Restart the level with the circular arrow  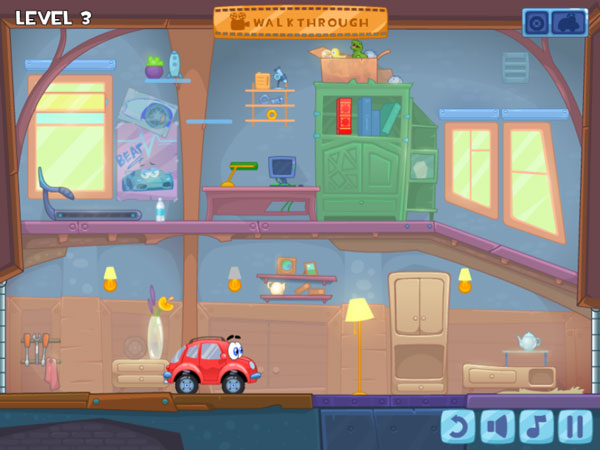pyautogui.click(x=458, y=427)
